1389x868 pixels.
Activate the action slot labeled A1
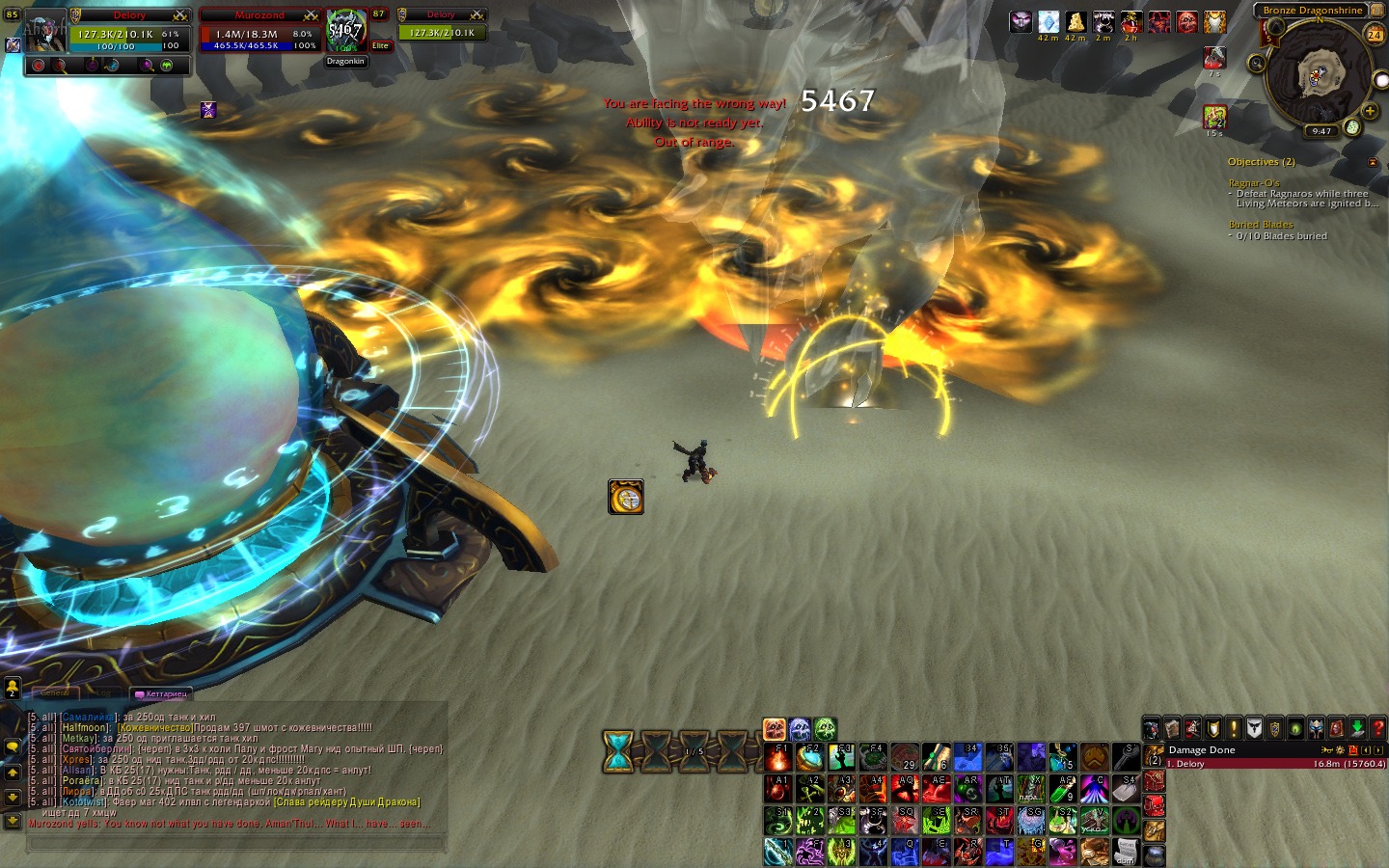(x=777, y=788)
